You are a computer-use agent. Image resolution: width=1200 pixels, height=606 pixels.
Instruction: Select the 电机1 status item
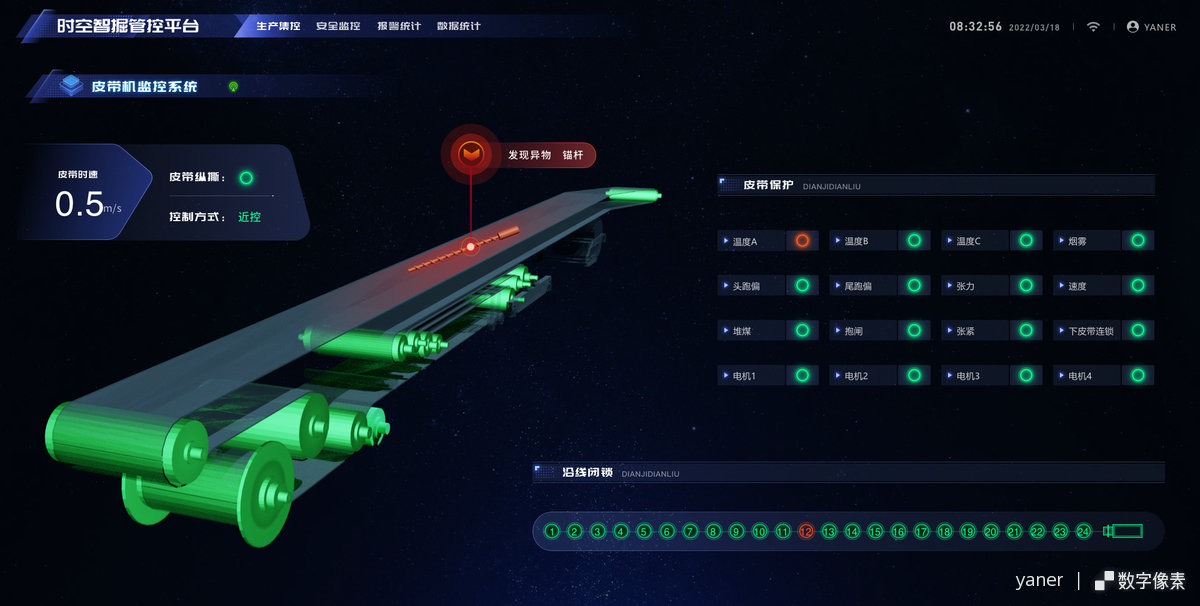(x=768, y=376)
